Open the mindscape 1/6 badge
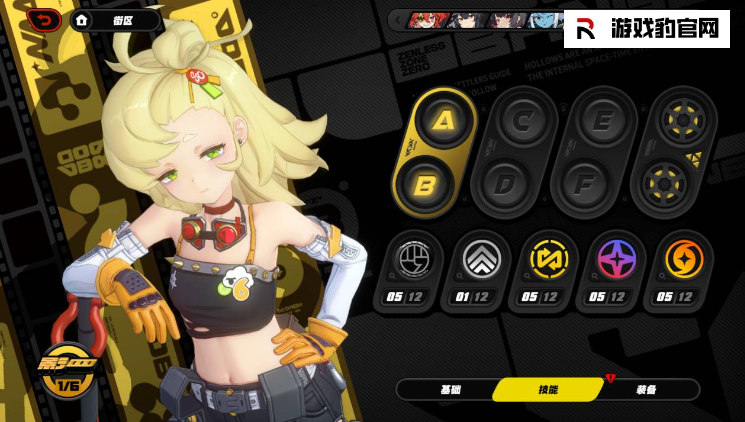This screenshot has height=422, width=745. pyautogui.click(x=66, y=370)
